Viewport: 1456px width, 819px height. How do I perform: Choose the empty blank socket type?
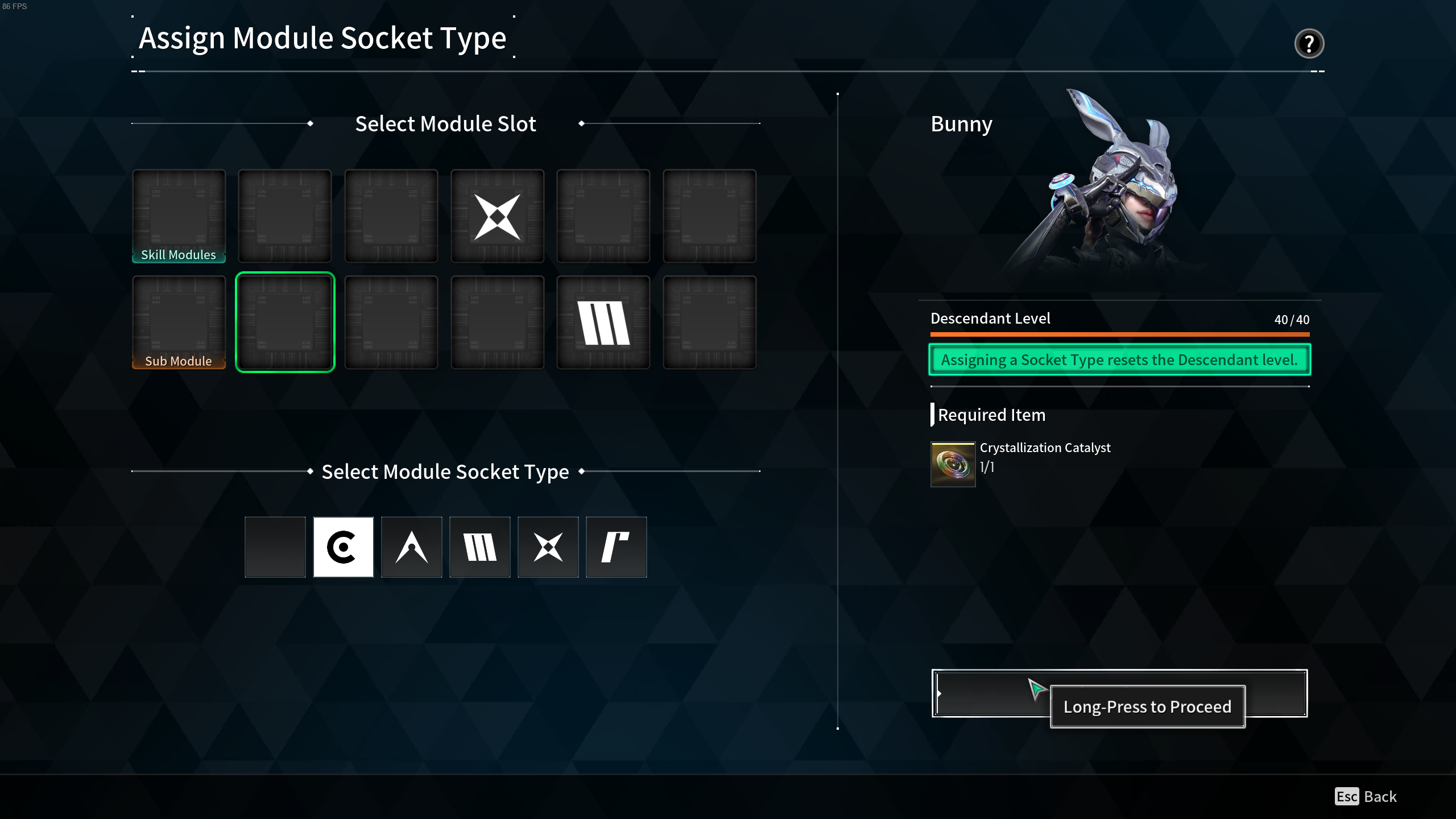275,547
